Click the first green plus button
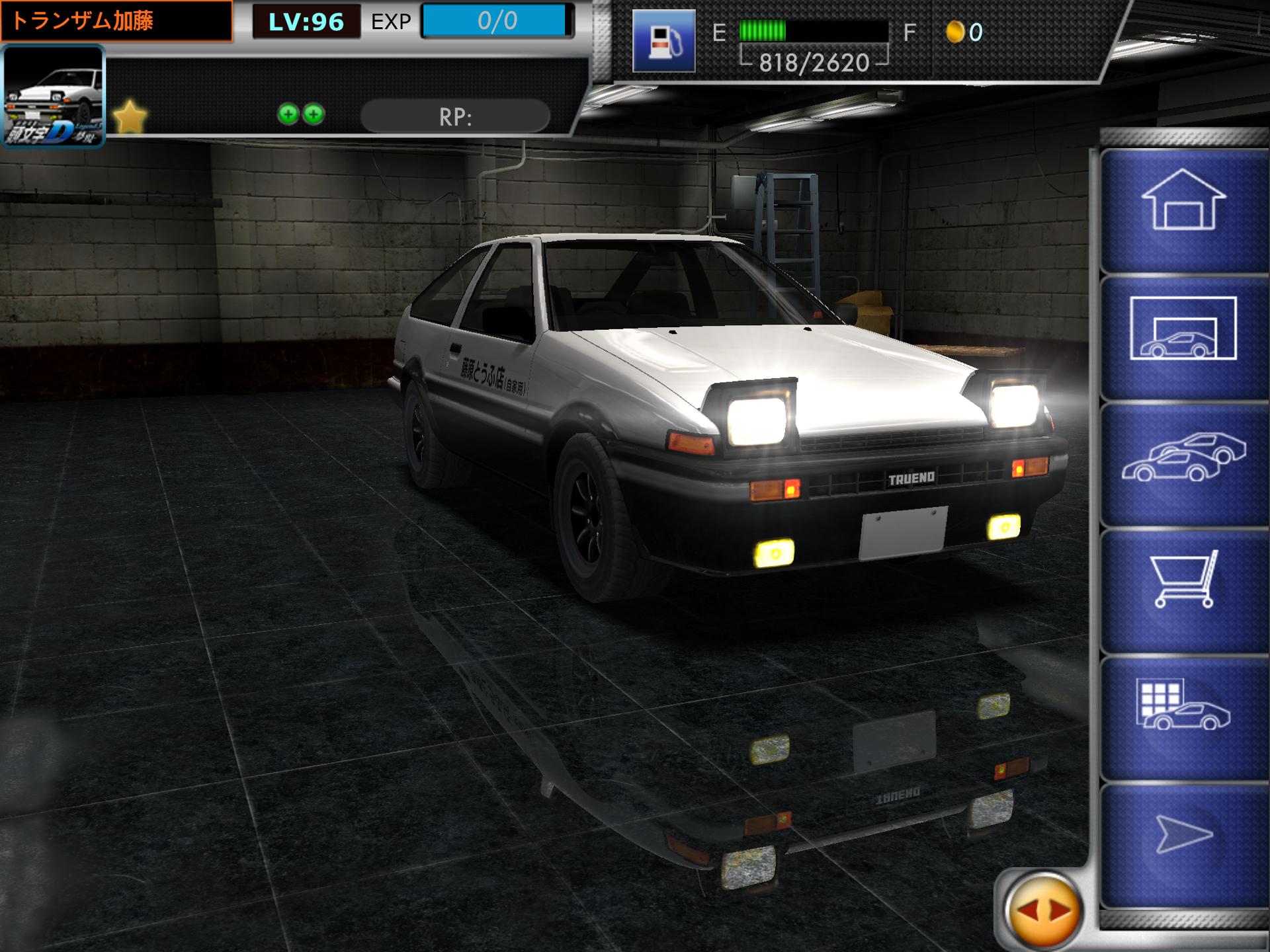1270x952 pixels. [288, 114]
